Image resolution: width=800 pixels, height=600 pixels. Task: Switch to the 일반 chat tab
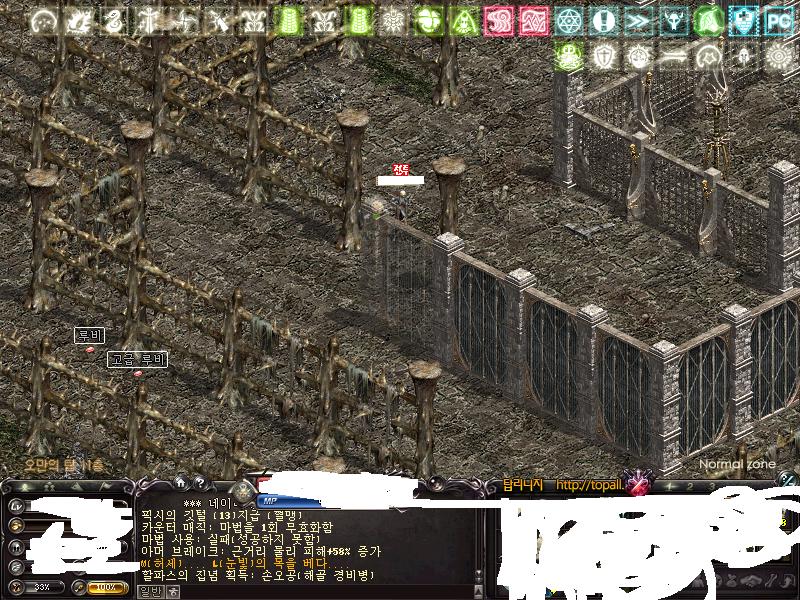[x=148, y=591]
